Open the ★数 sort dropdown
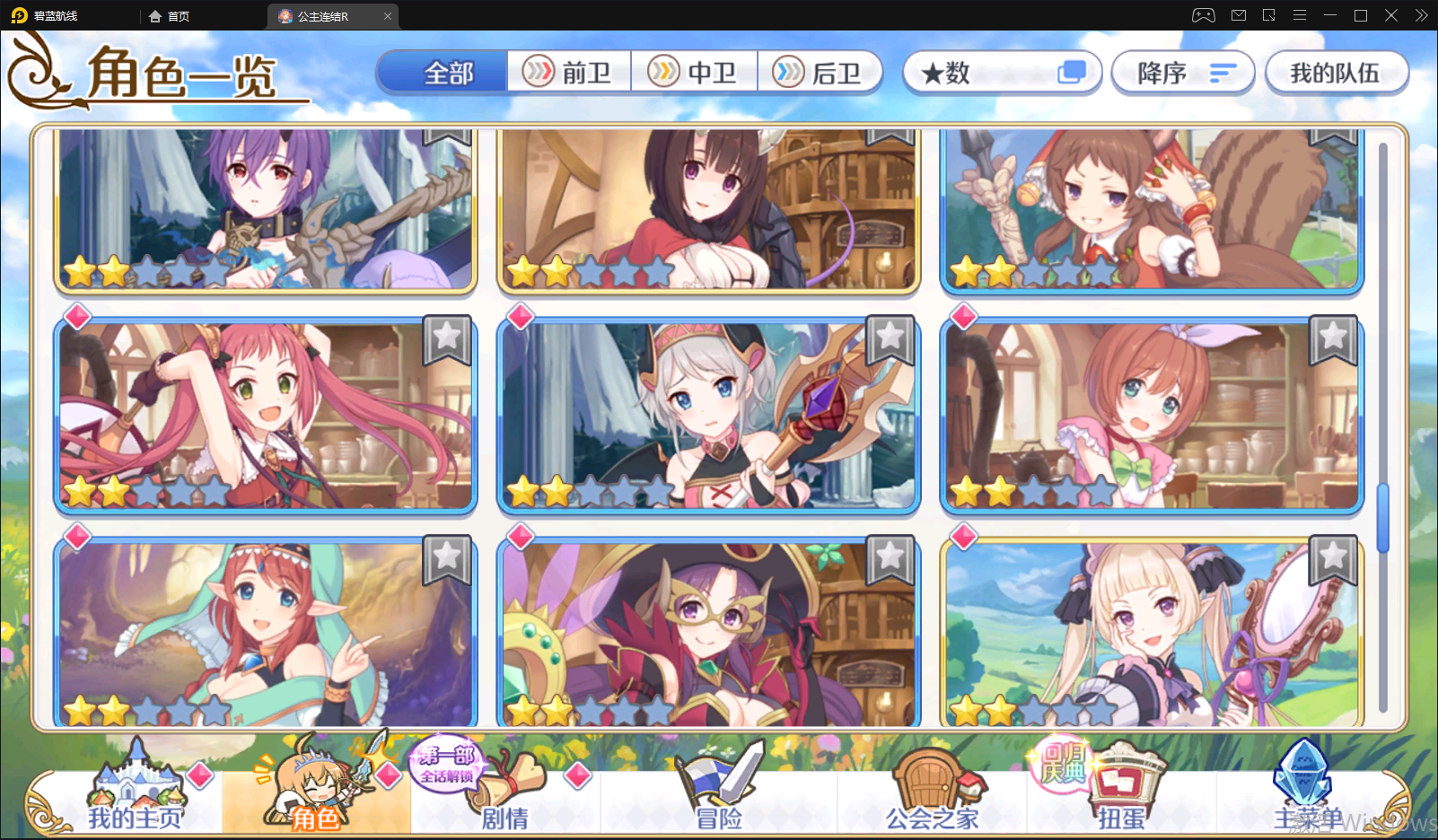The height and width of the screenshot is (840, 1438). point(1002,73)
